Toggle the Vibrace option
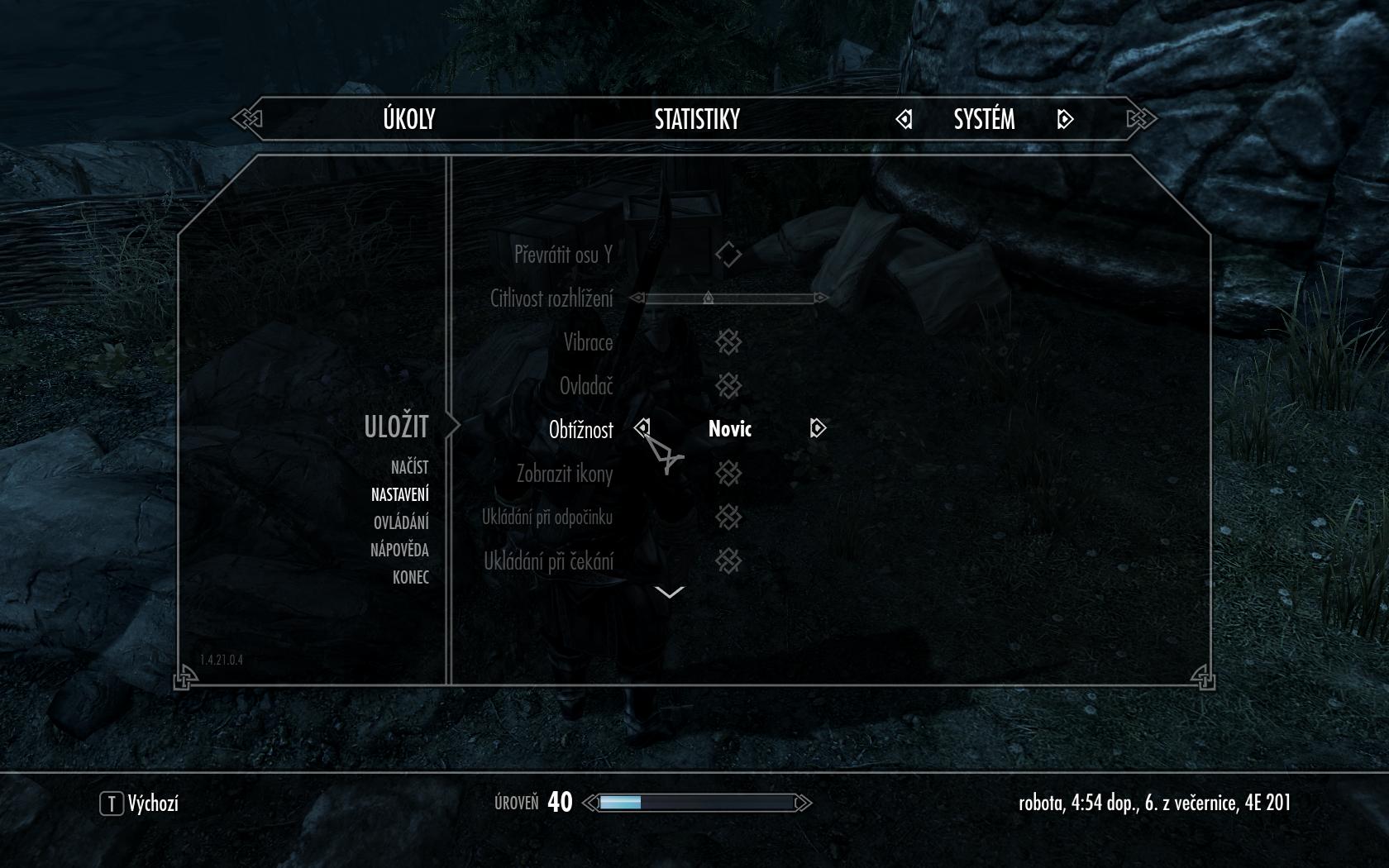 728,342
